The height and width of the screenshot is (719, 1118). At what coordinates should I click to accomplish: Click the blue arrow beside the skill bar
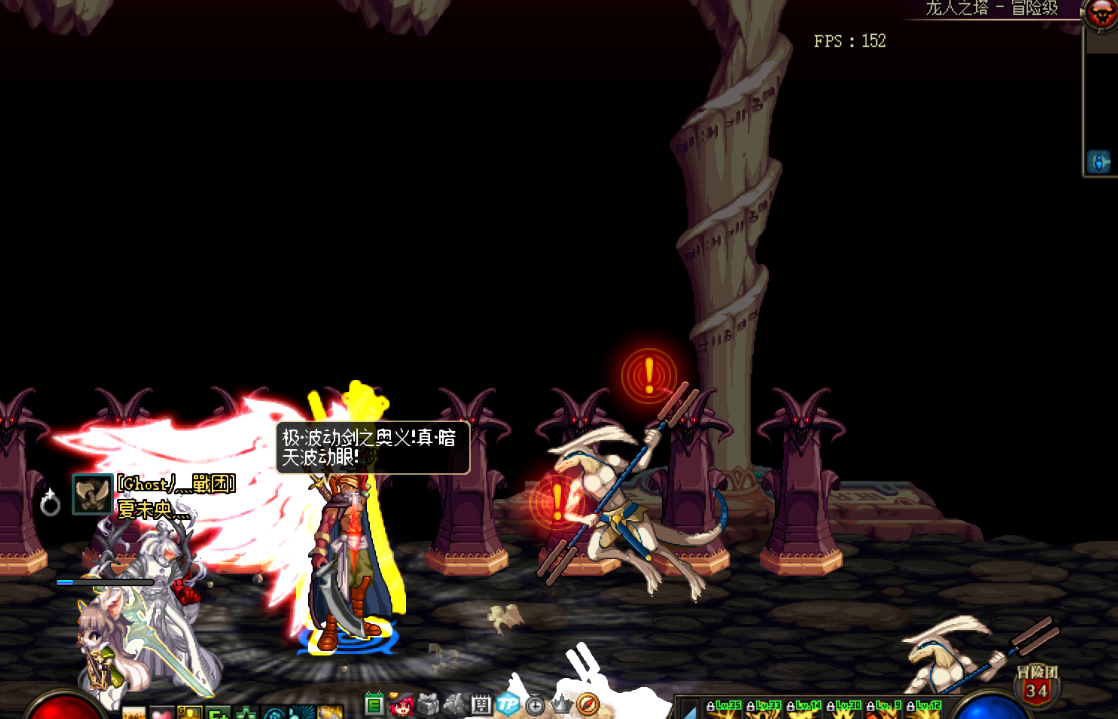(x=688, y=710)
